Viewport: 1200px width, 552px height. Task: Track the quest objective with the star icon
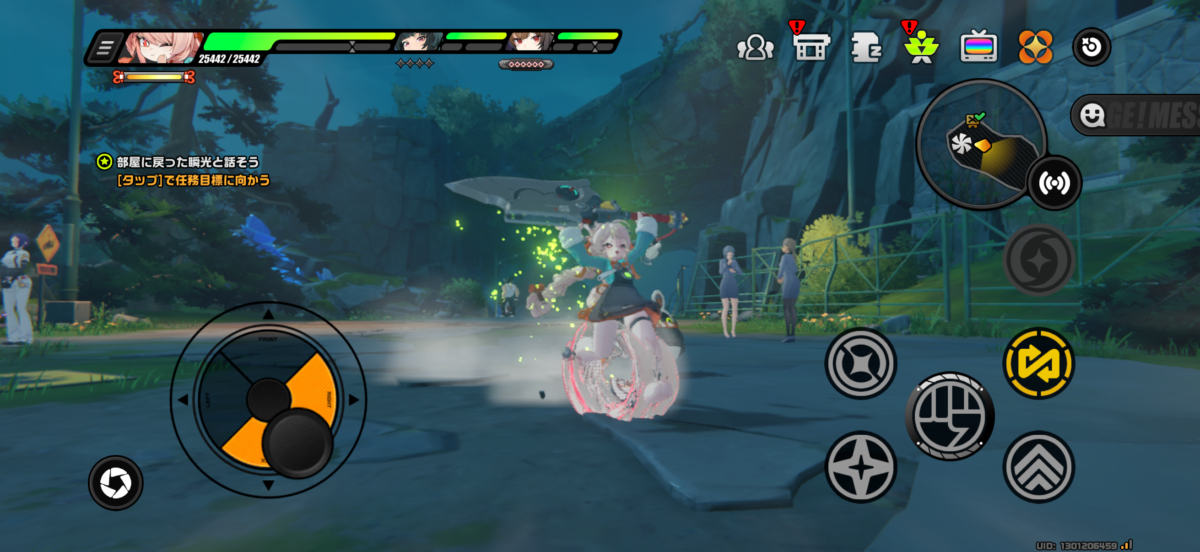pyautogui.click(x=105, y=161)
